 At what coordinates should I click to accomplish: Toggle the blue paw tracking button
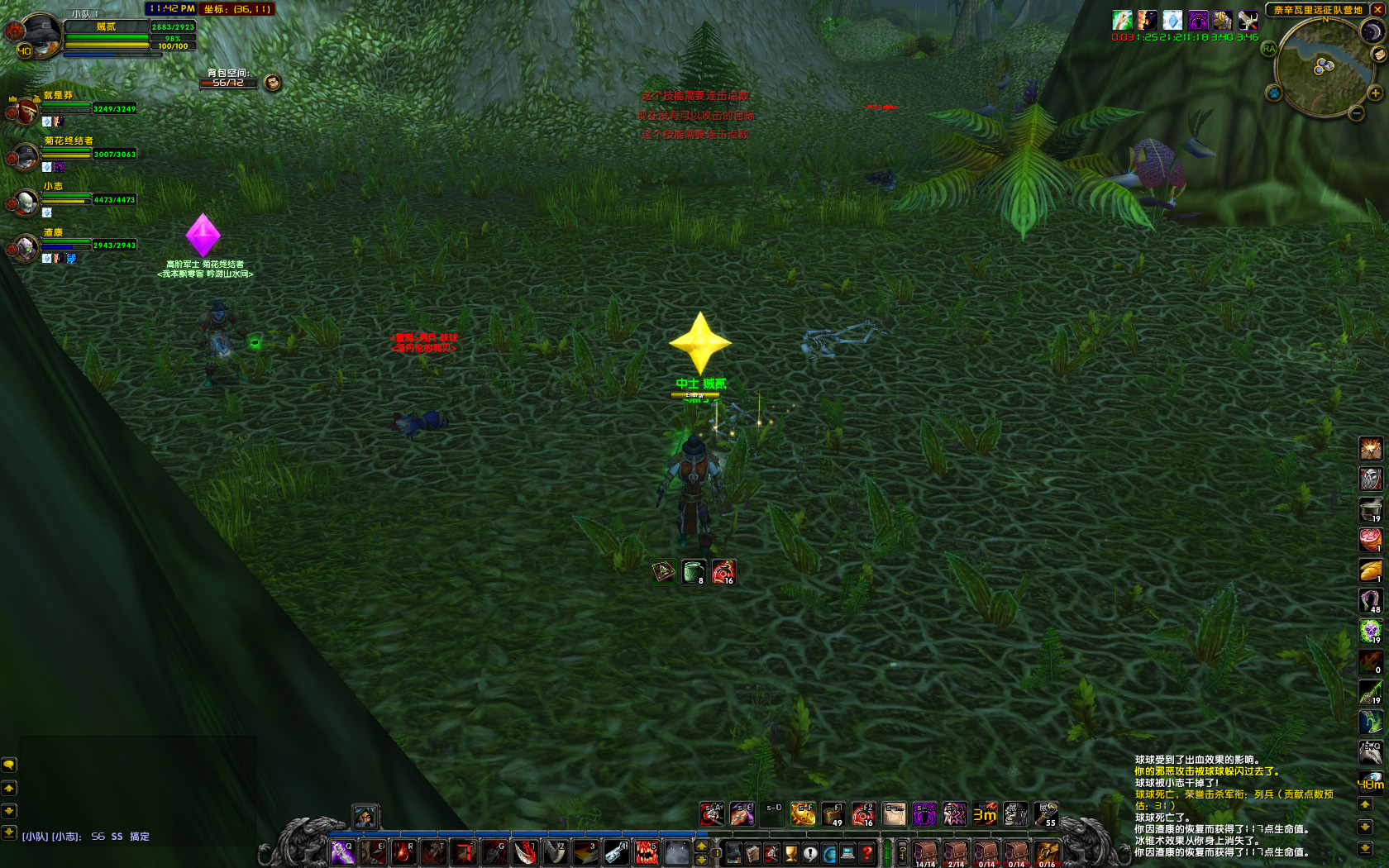[1274, 93]
